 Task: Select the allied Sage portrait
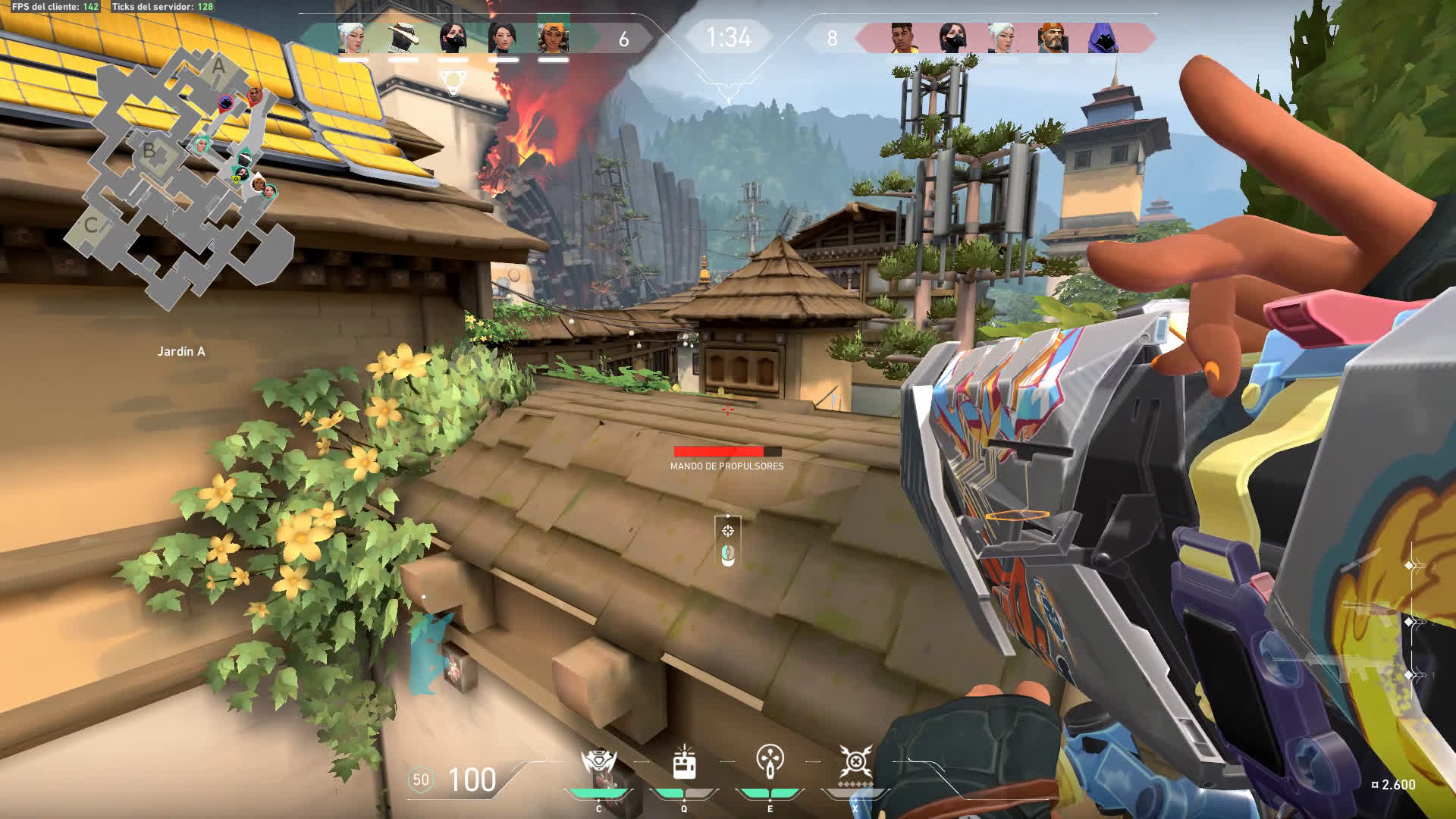pos(503,37)
